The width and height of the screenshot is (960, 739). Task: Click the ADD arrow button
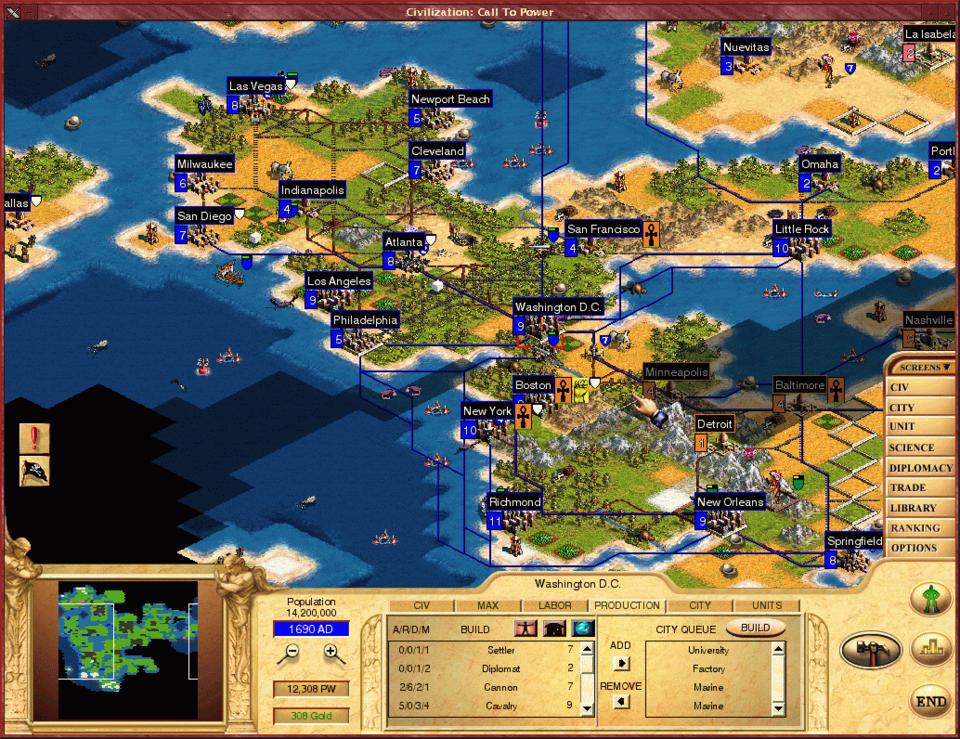(x=621, y=663)
